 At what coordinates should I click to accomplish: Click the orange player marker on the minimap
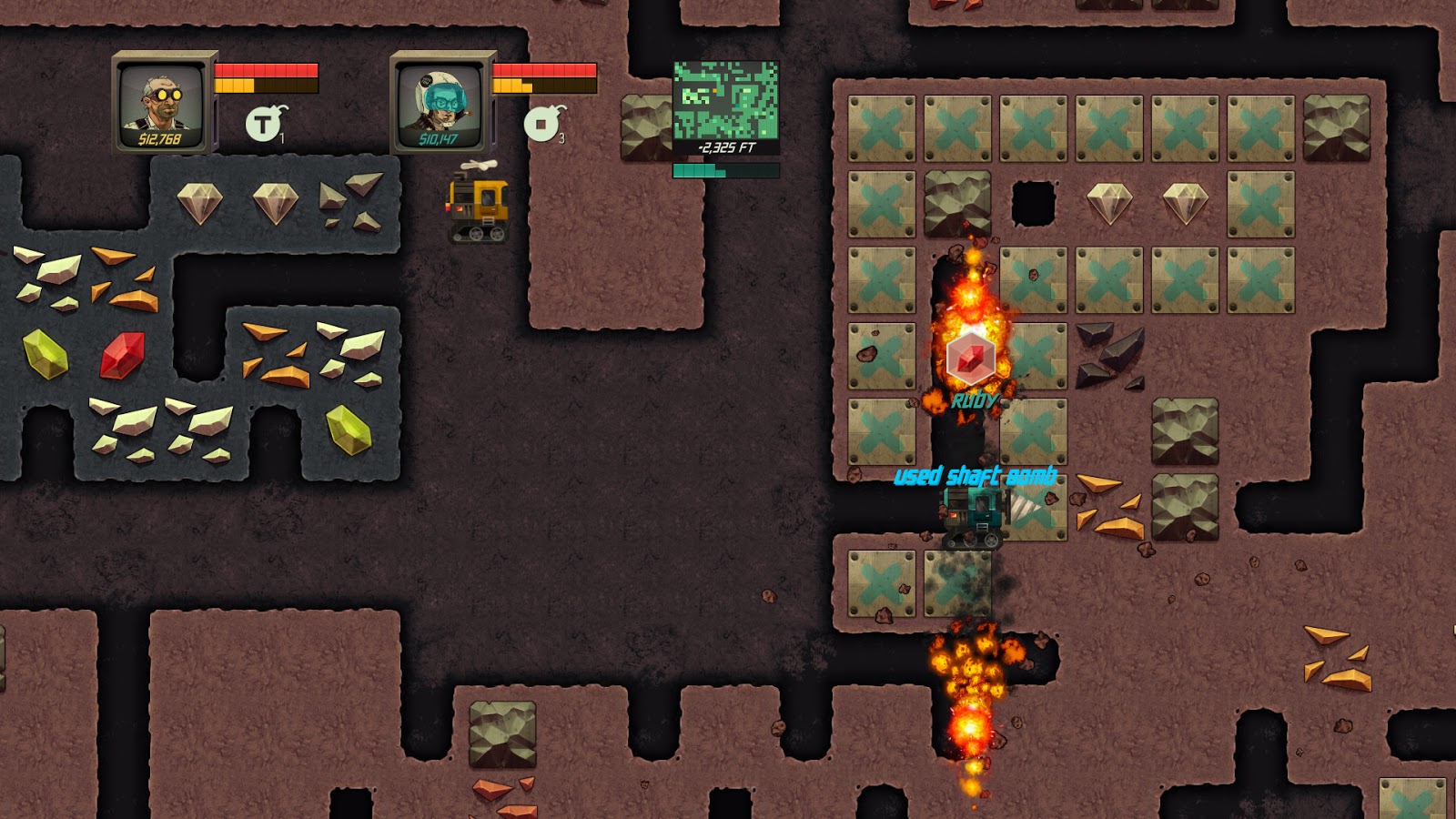point(714,90)
